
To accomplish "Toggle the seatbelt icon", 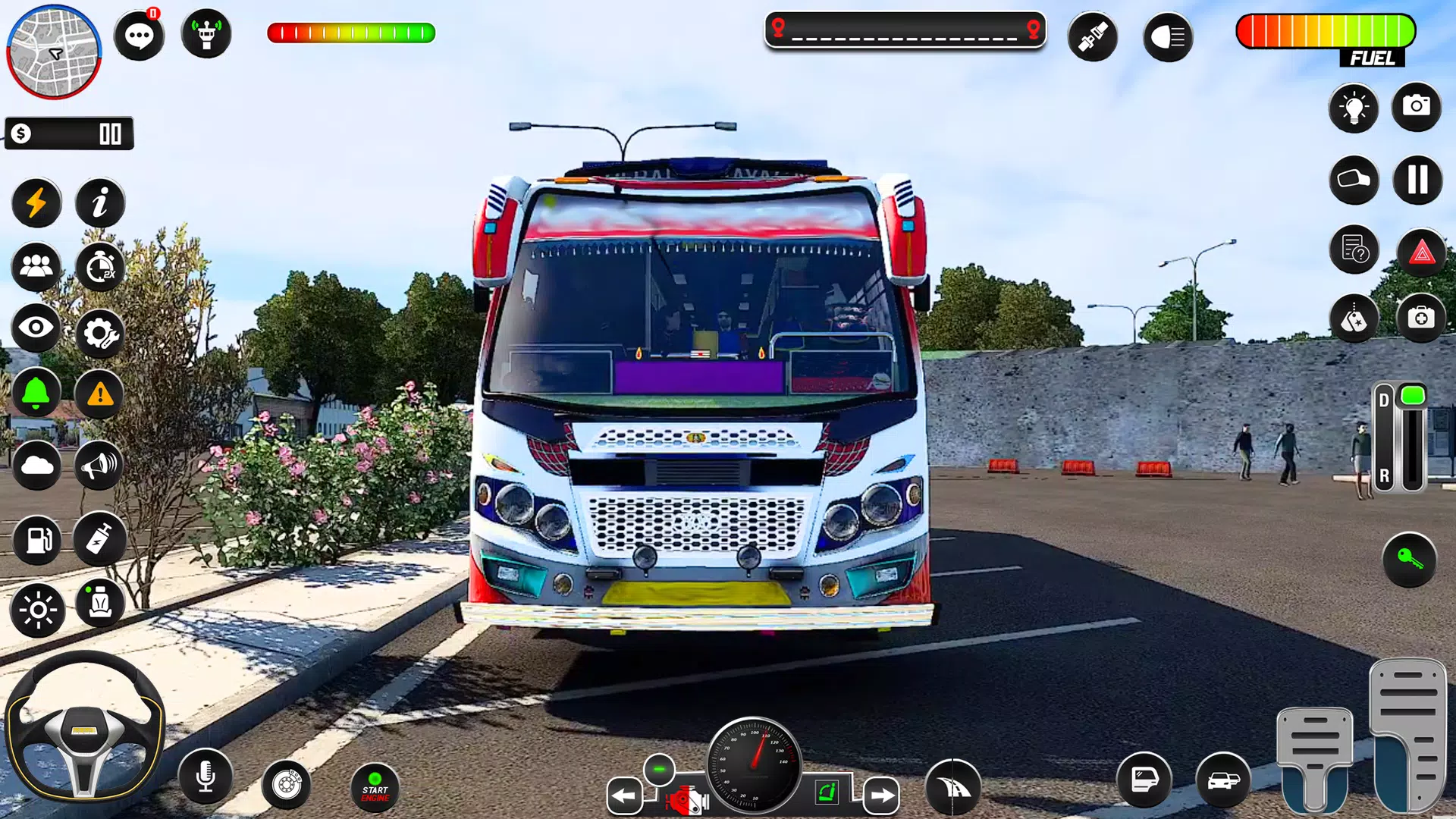I will click(x=1092, y=36).
